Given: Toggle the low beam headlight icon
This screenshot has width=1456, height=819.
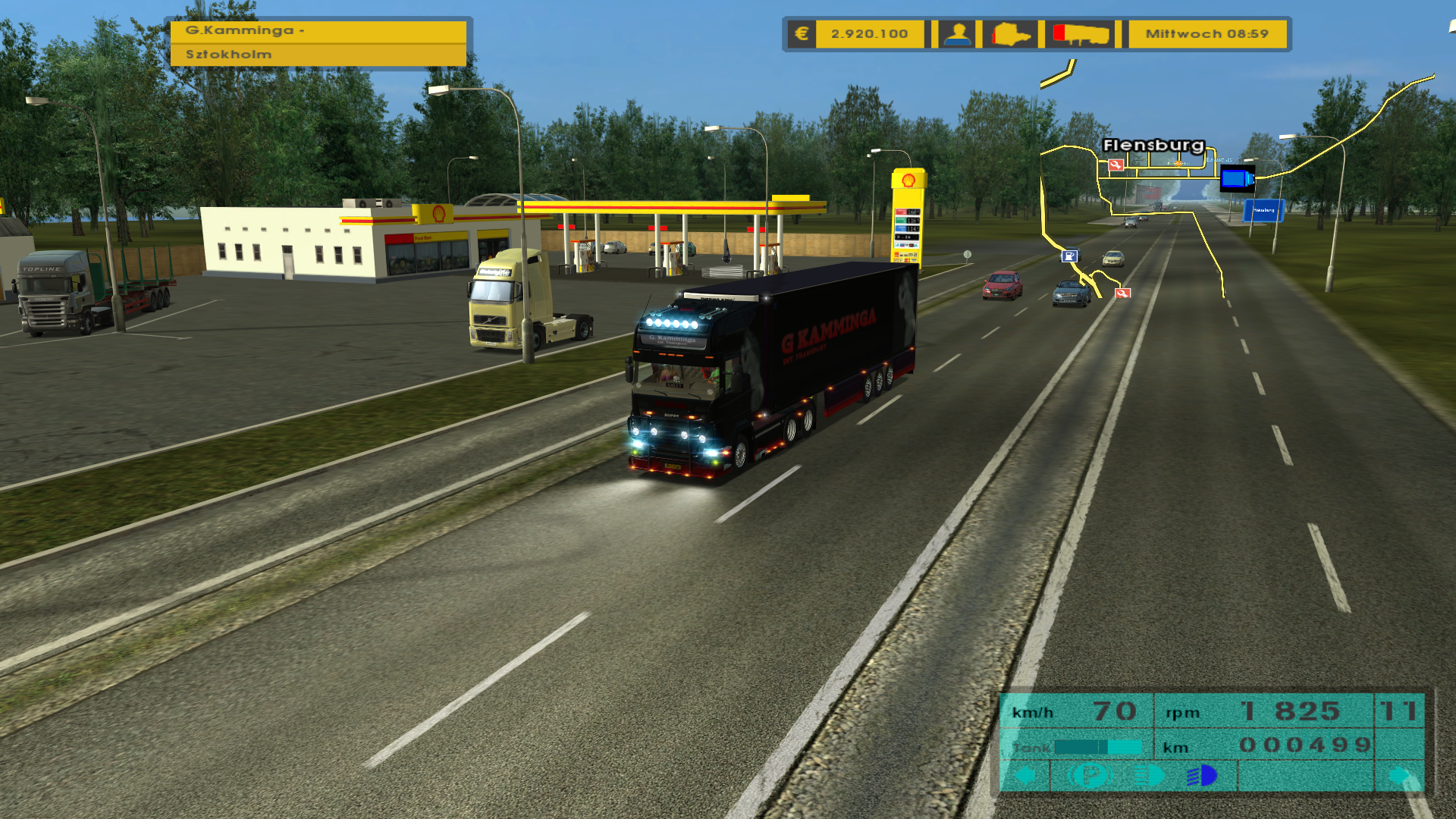Looking at the screenshot, I should (x=1149, y=776).
